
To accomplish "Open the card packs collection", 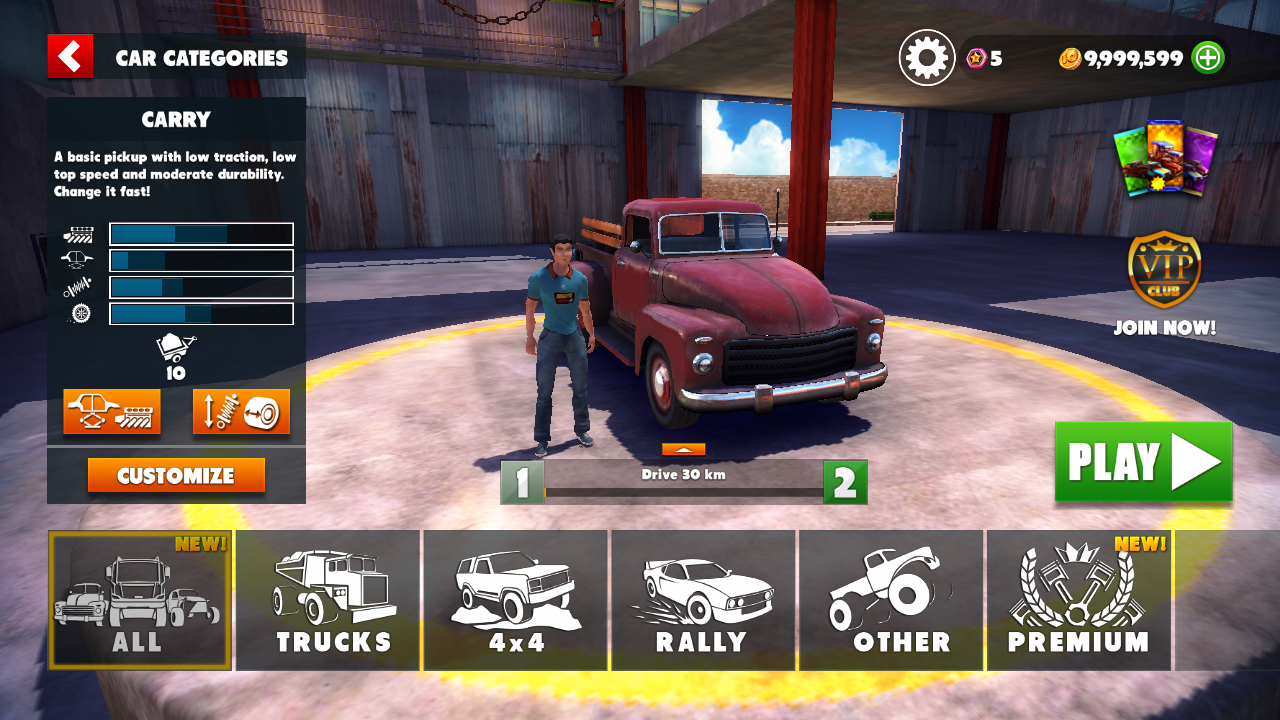I will (x=1165, y=158).
